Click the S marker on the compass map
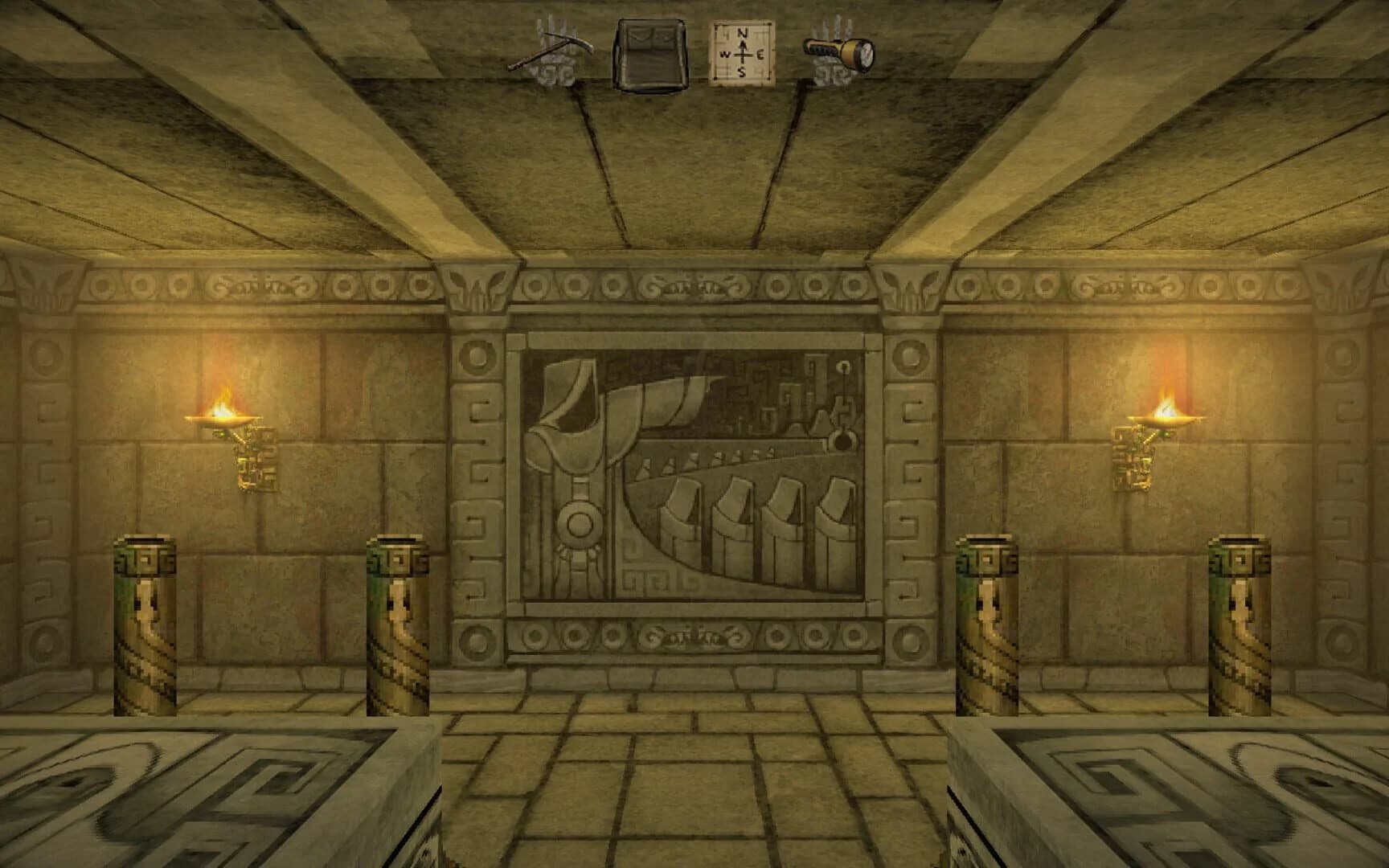 tap(741, 71)
